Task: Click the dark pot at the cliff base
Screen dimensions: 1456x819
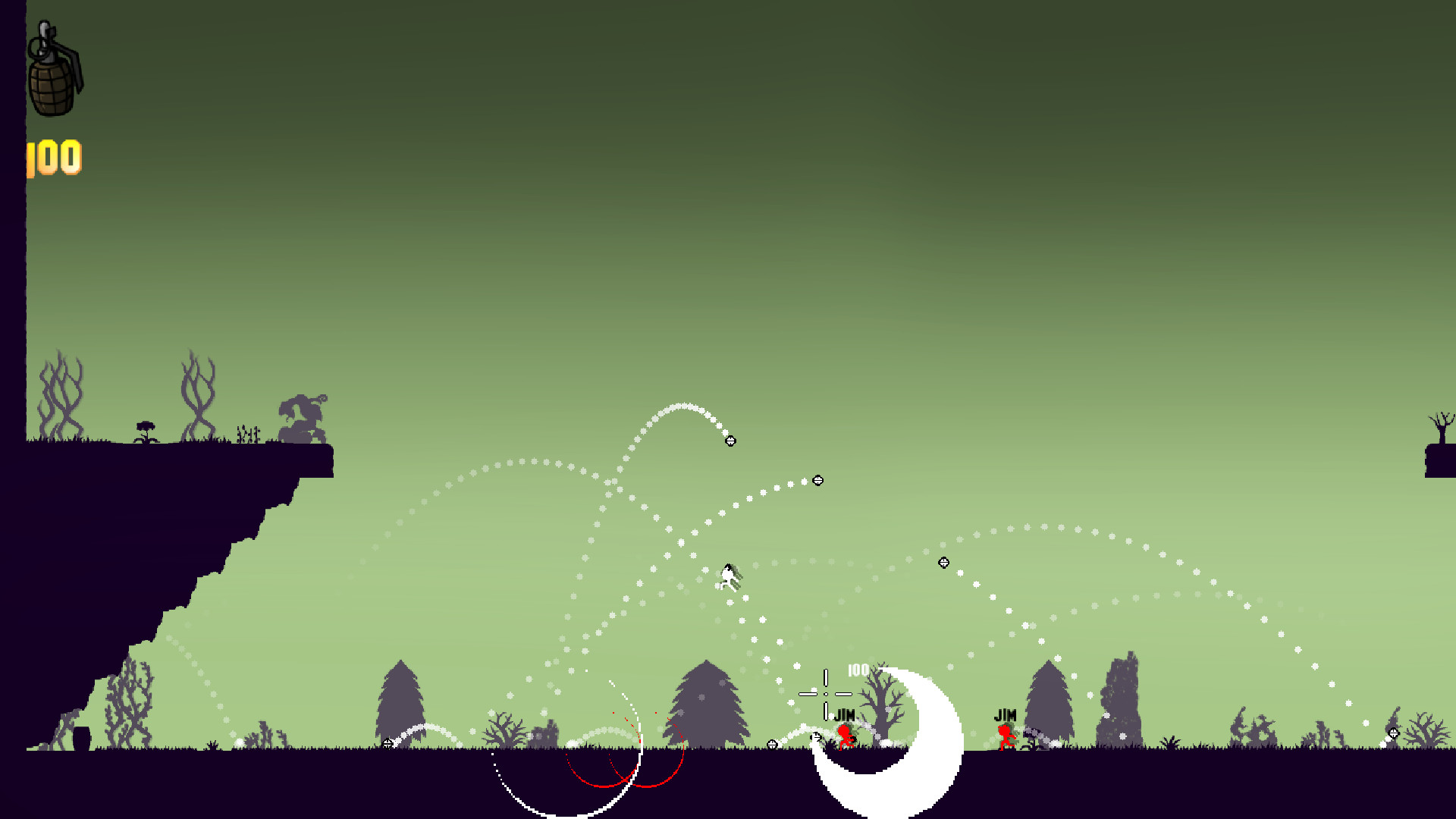Action: pos(82,737)
